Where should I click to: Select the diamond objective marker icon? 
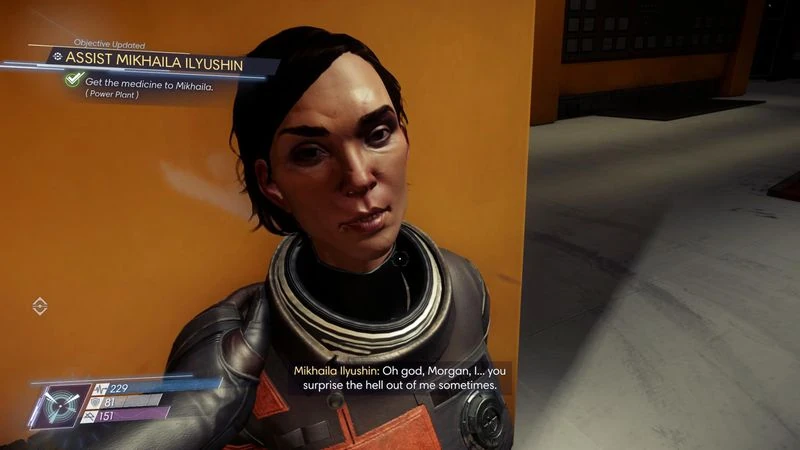(40, 306)
